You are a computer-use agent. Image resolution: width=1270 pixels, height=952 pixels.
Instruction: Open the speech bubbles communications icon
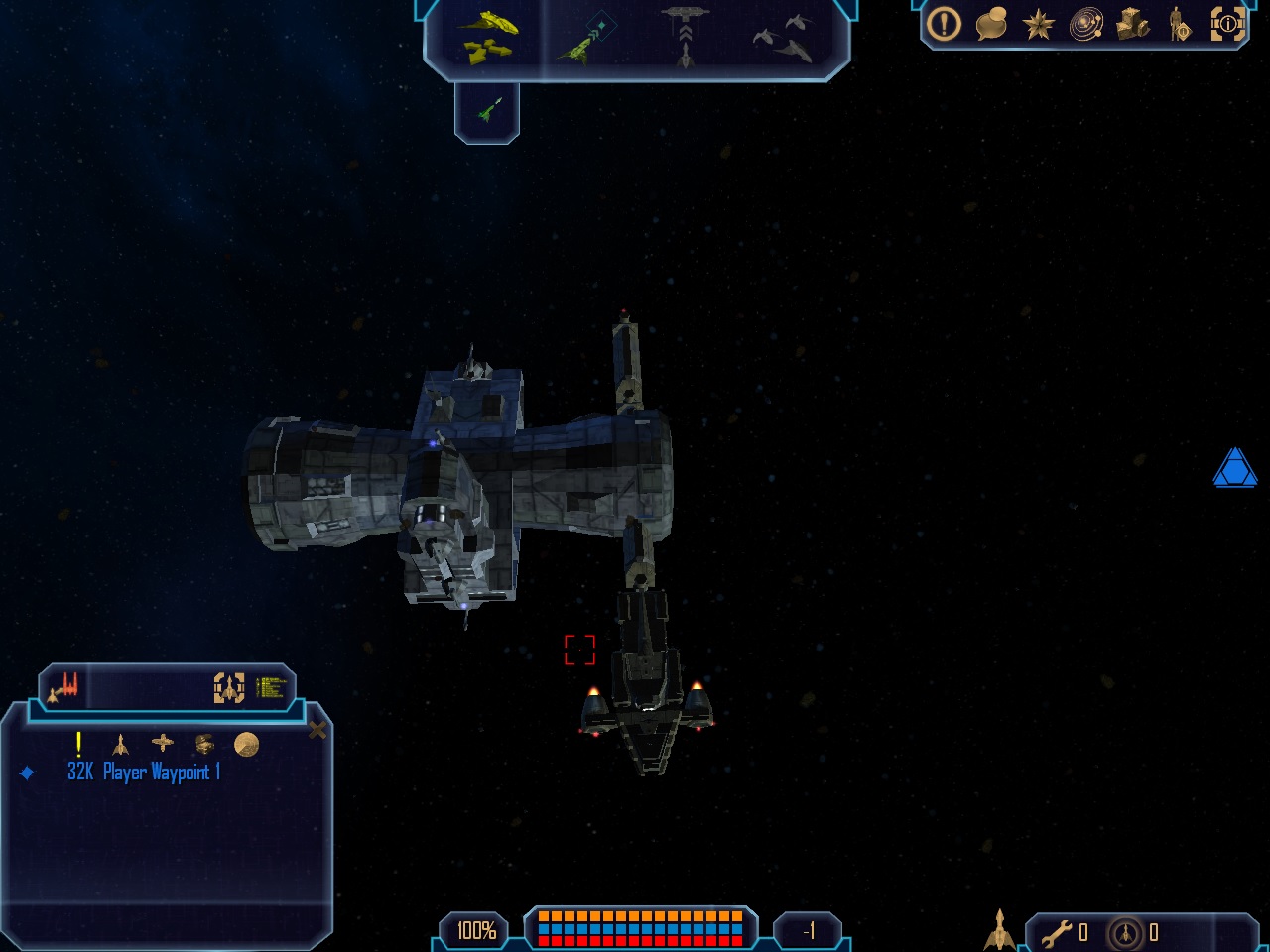tap(991, 24)
